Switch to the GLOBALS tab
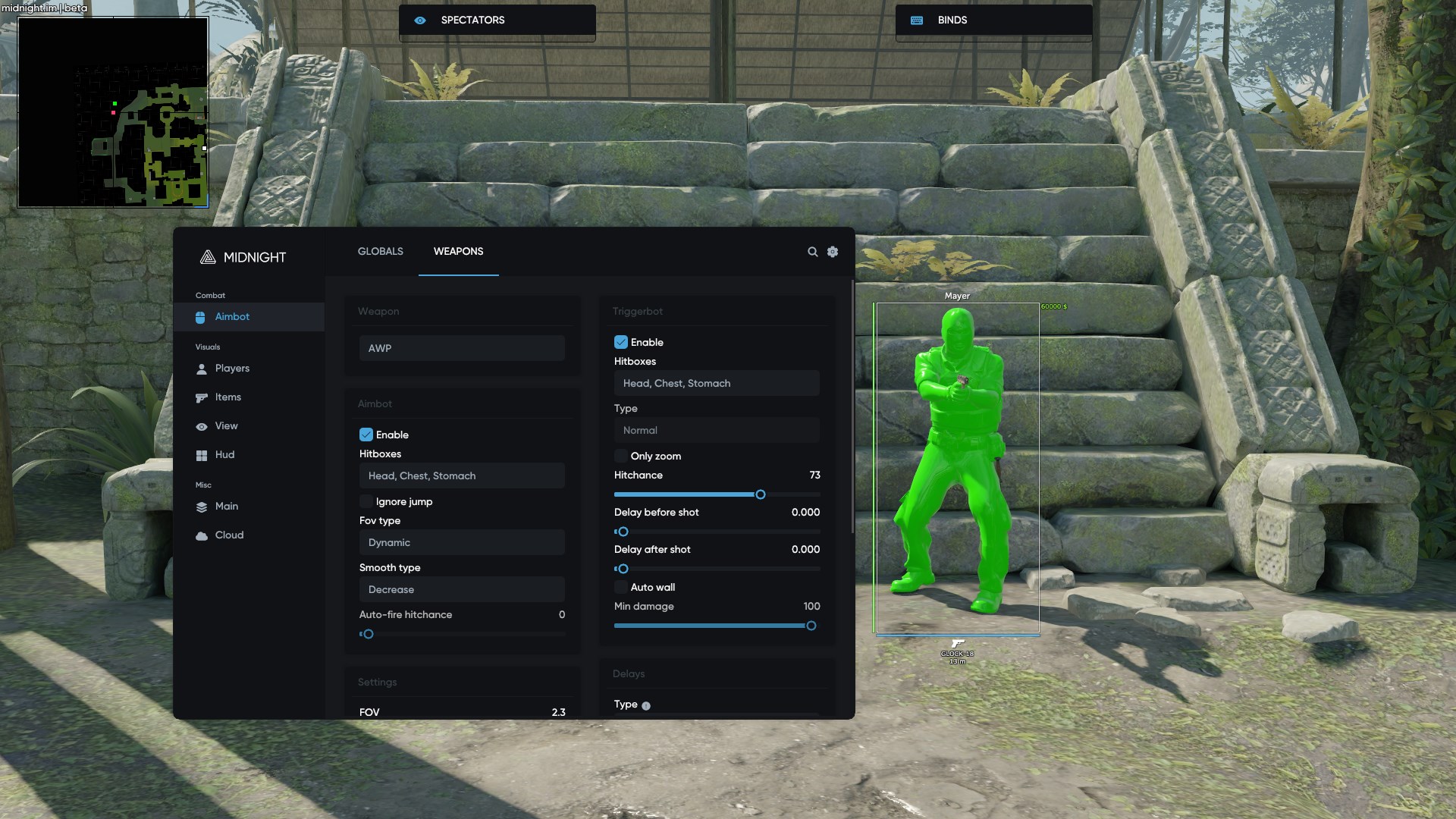The image size is (1456, 819). point(380,251)
